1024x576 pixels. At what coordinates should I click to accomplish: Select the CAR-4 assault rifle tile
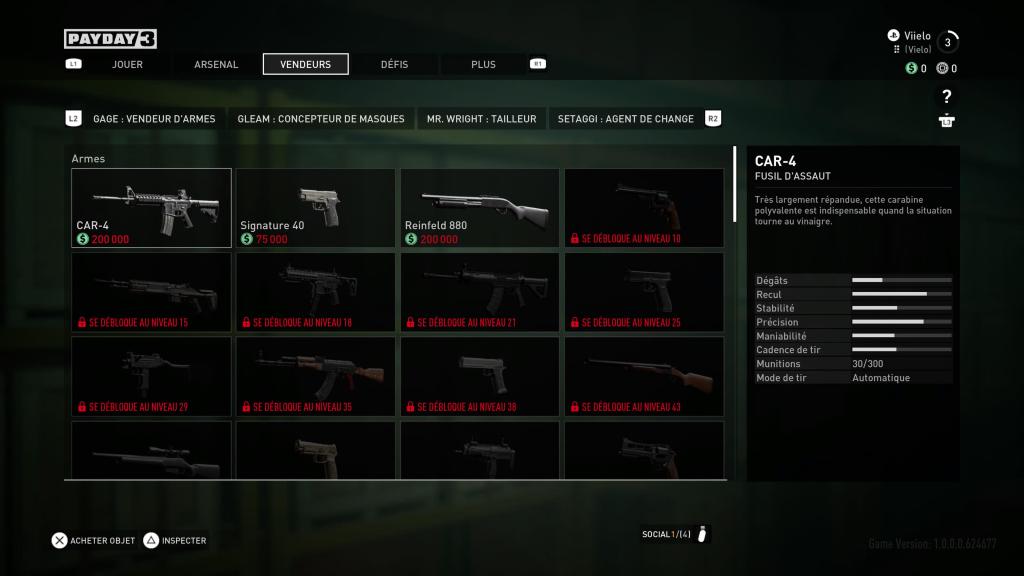151,207
